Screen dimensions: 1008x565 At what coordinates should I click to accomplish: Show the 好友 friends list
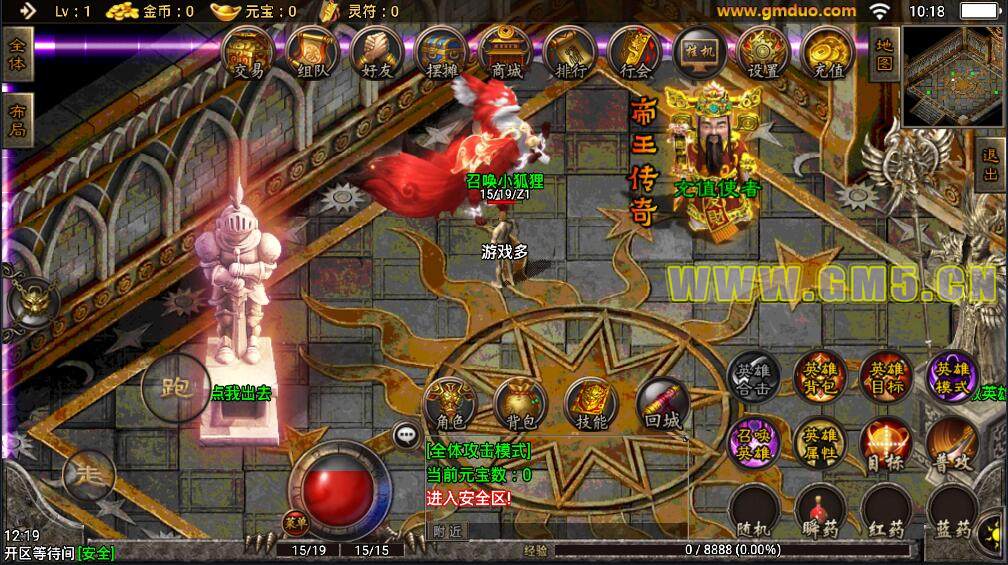(377, 53)
